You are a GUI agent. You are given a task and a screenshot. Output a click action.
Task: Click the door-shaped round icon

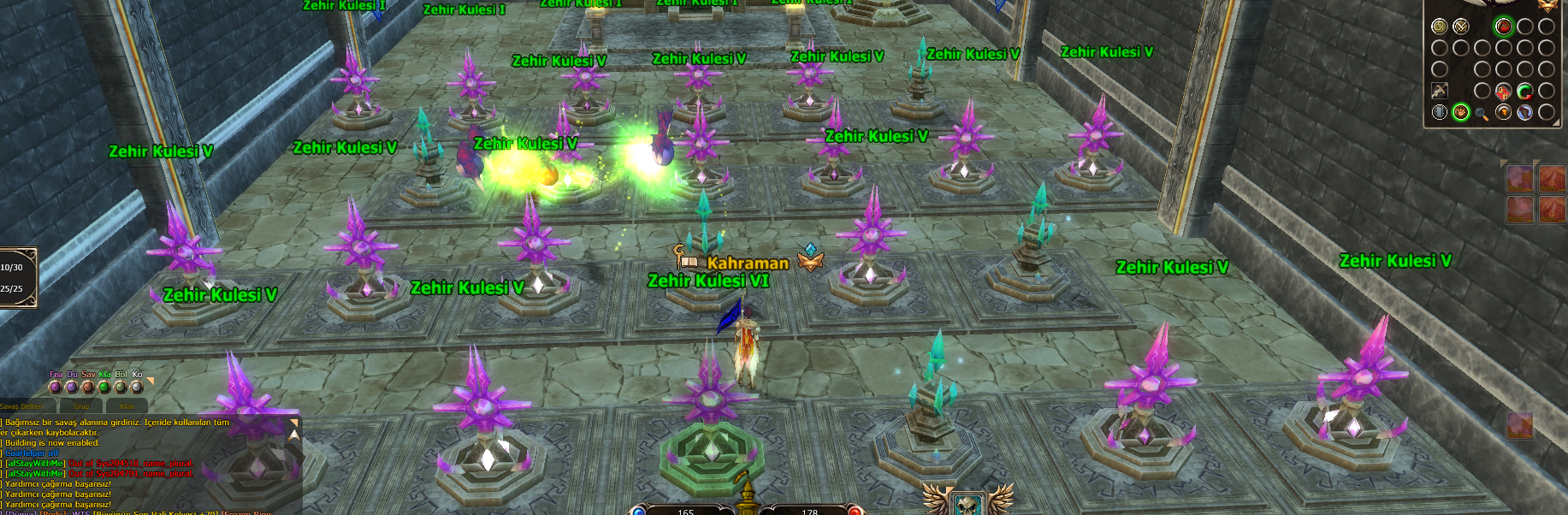(1440, 112)
